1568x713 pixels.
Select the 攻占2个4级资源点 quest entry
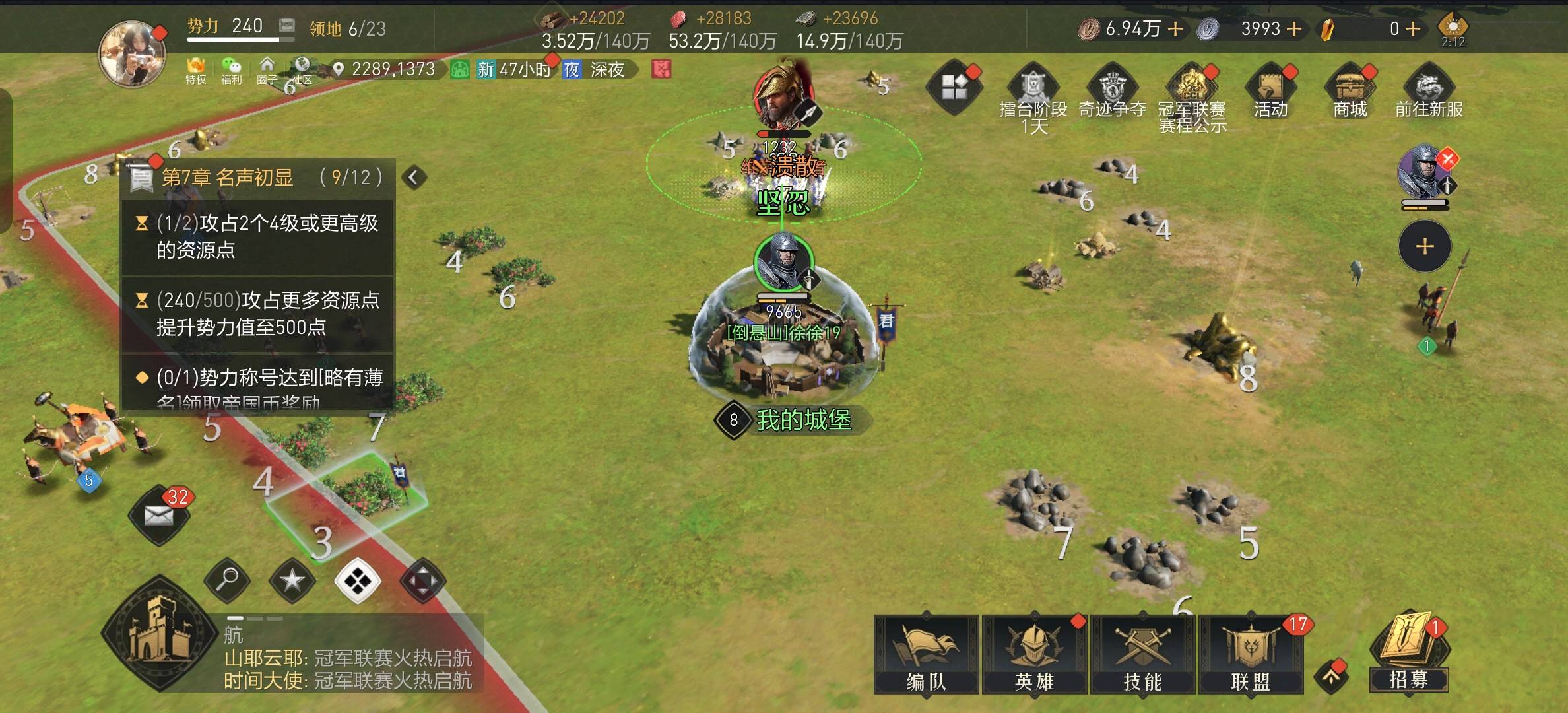click(x=257, y=236)
